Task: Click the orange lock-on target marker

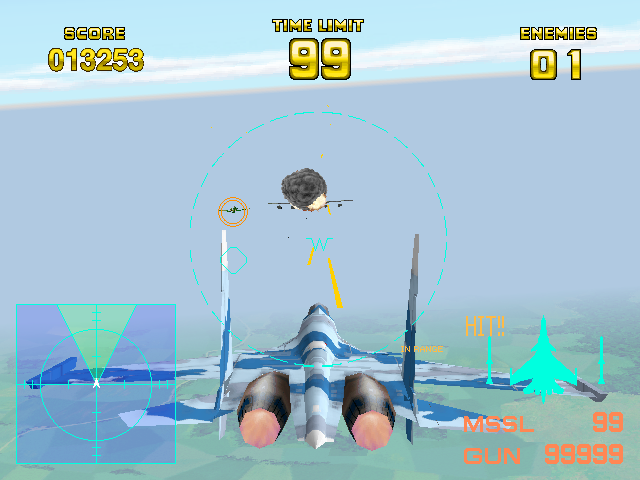Action: tap(233, 211)
